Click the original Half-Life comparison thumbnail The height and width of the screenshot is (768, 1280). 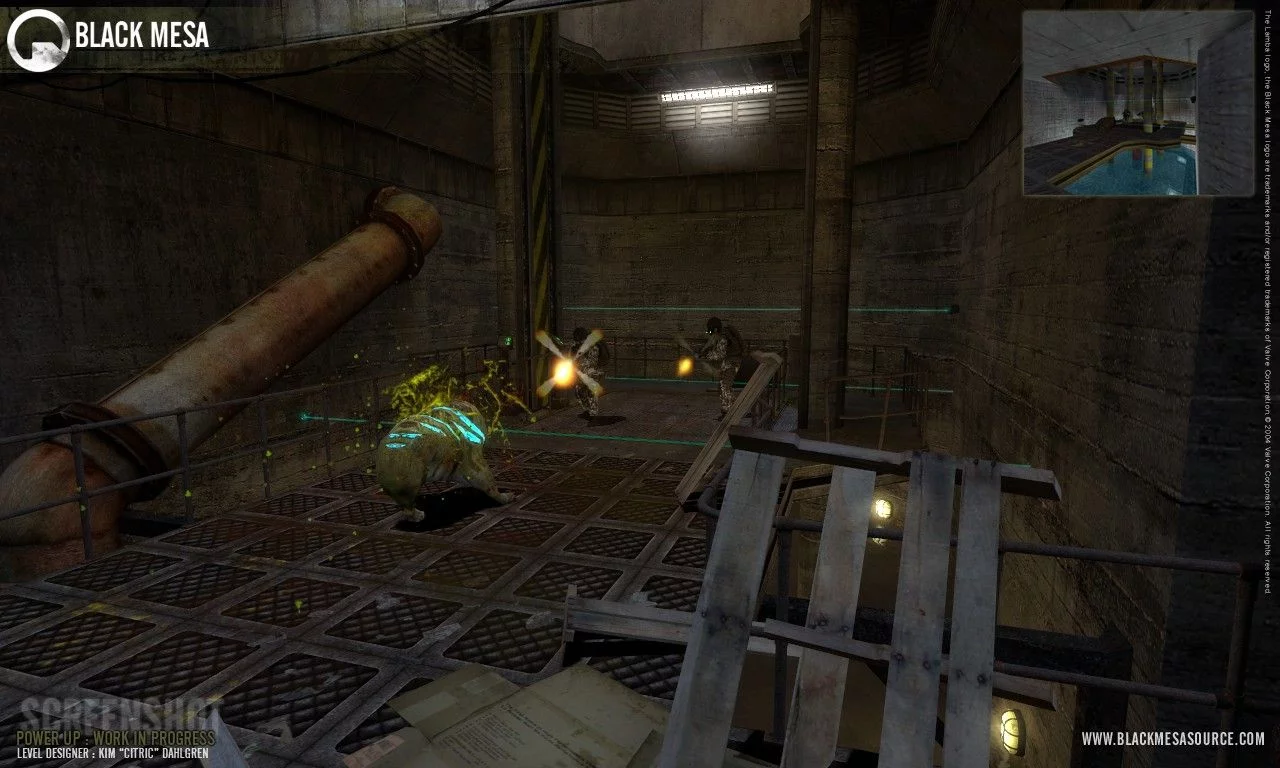(x=1138, y=103)
